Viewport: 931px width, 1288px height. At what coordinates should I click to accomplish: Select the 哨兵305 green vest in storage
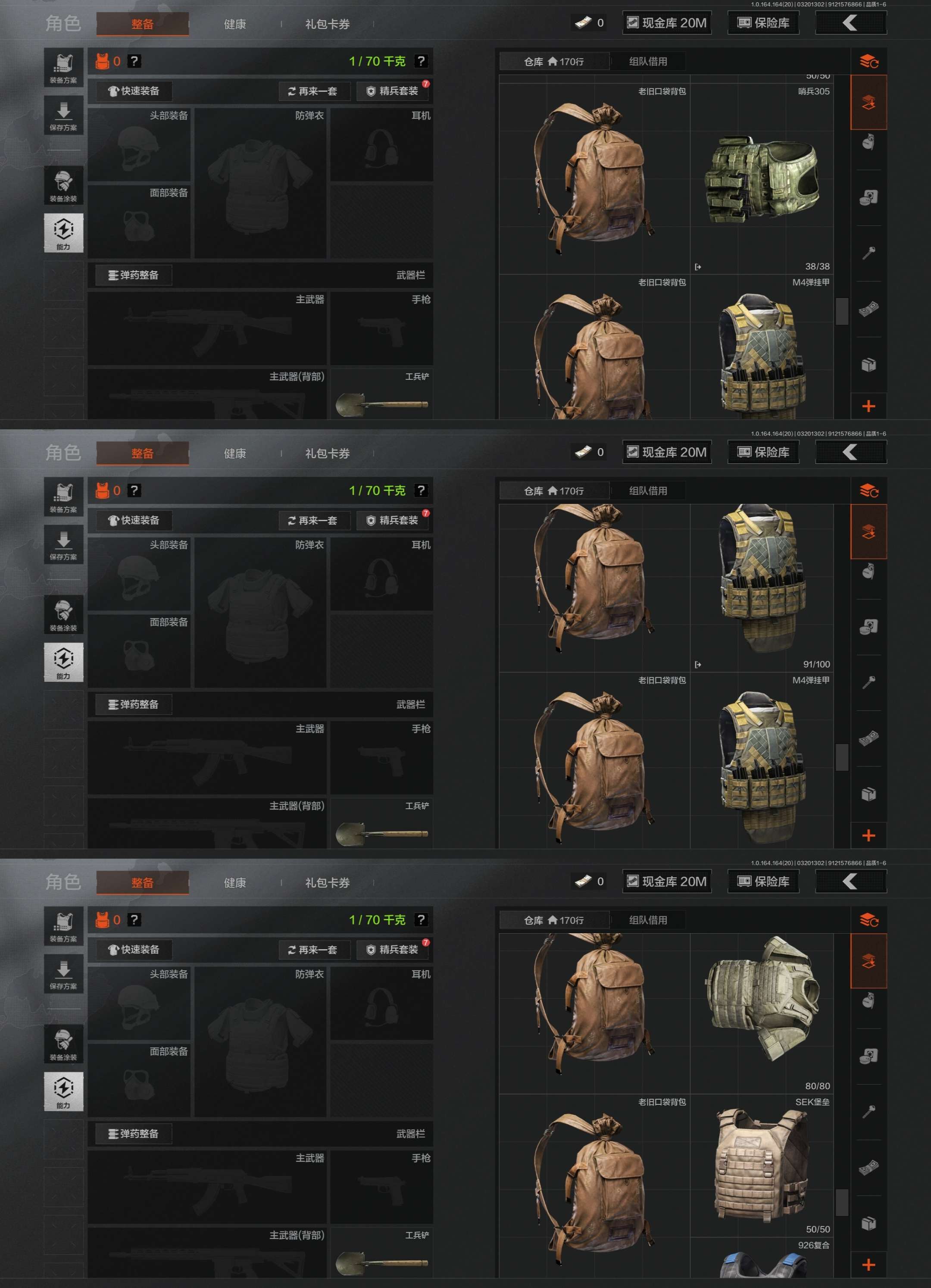[761, 179]
